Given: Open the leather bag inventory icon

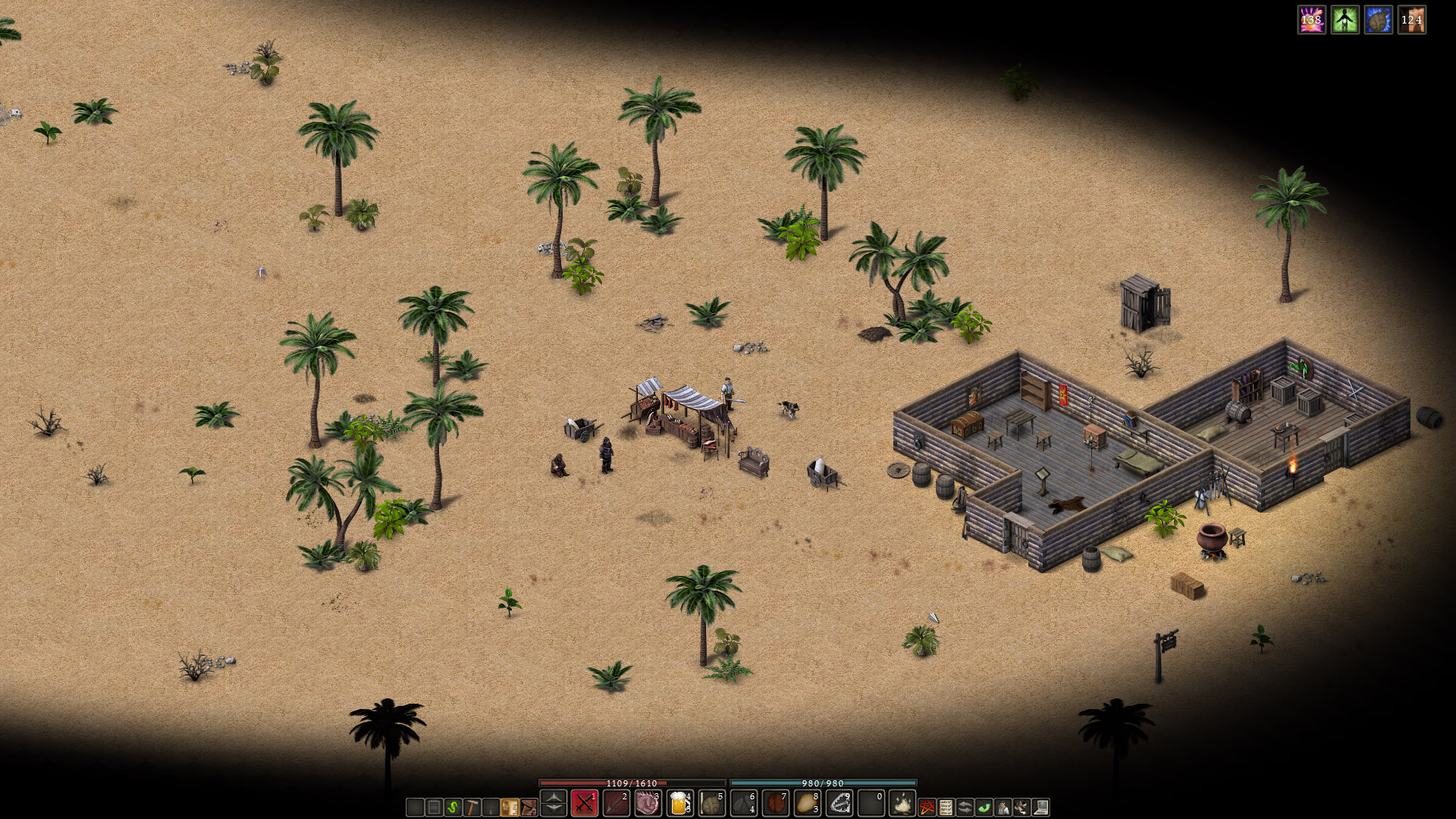Looking at the screenshot, I should click(x=529, y=808).
